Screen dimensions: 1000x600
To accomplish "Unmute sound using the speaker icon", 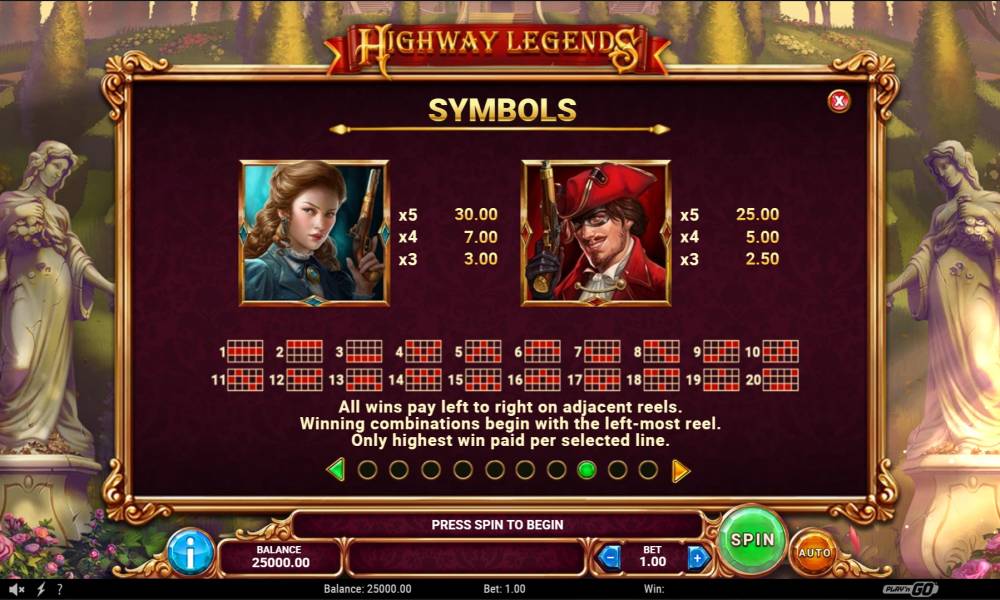I will [x=17, y=589].
